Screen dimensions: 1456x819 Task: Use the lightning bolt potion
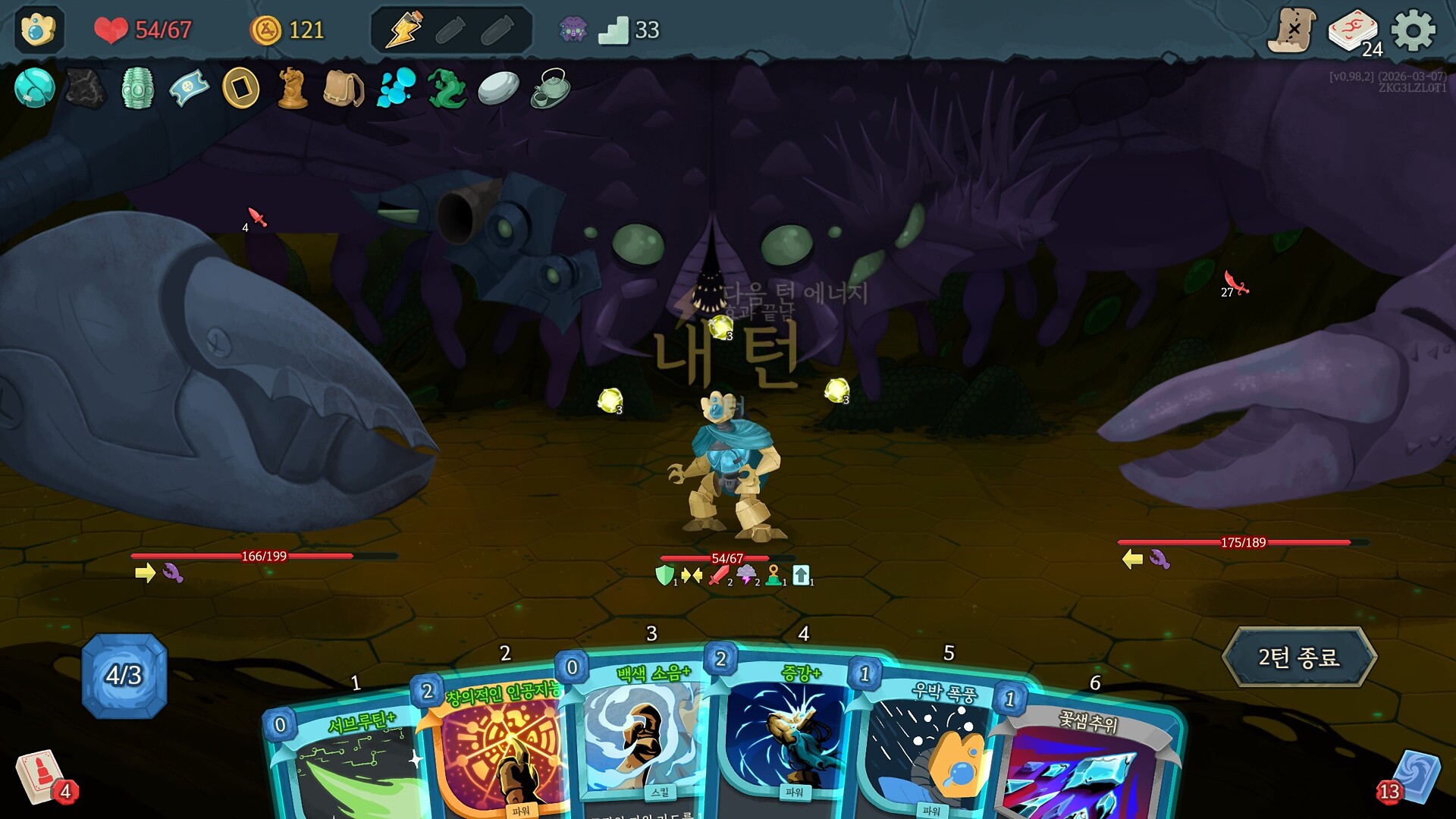(x=404, y=31)
